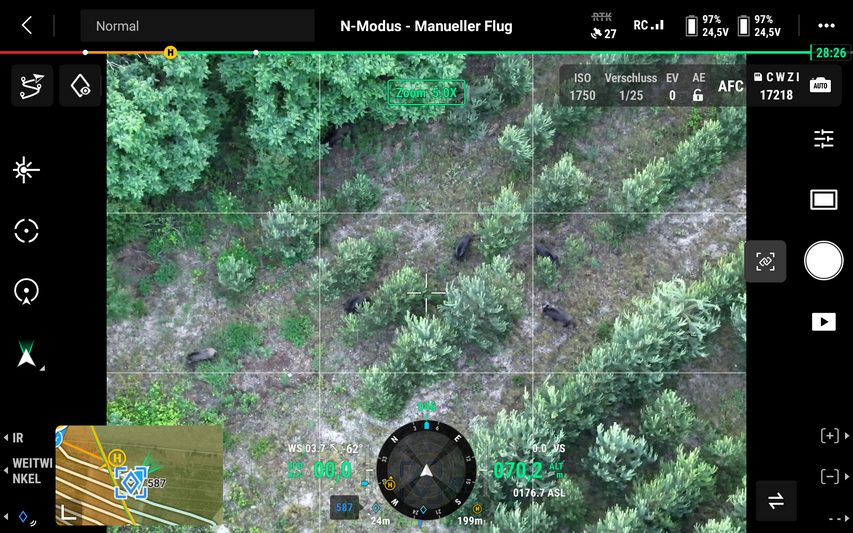The image size is (853, 533).
Task: Open the ISO exposure settings readout
Action: click(583, 87)
